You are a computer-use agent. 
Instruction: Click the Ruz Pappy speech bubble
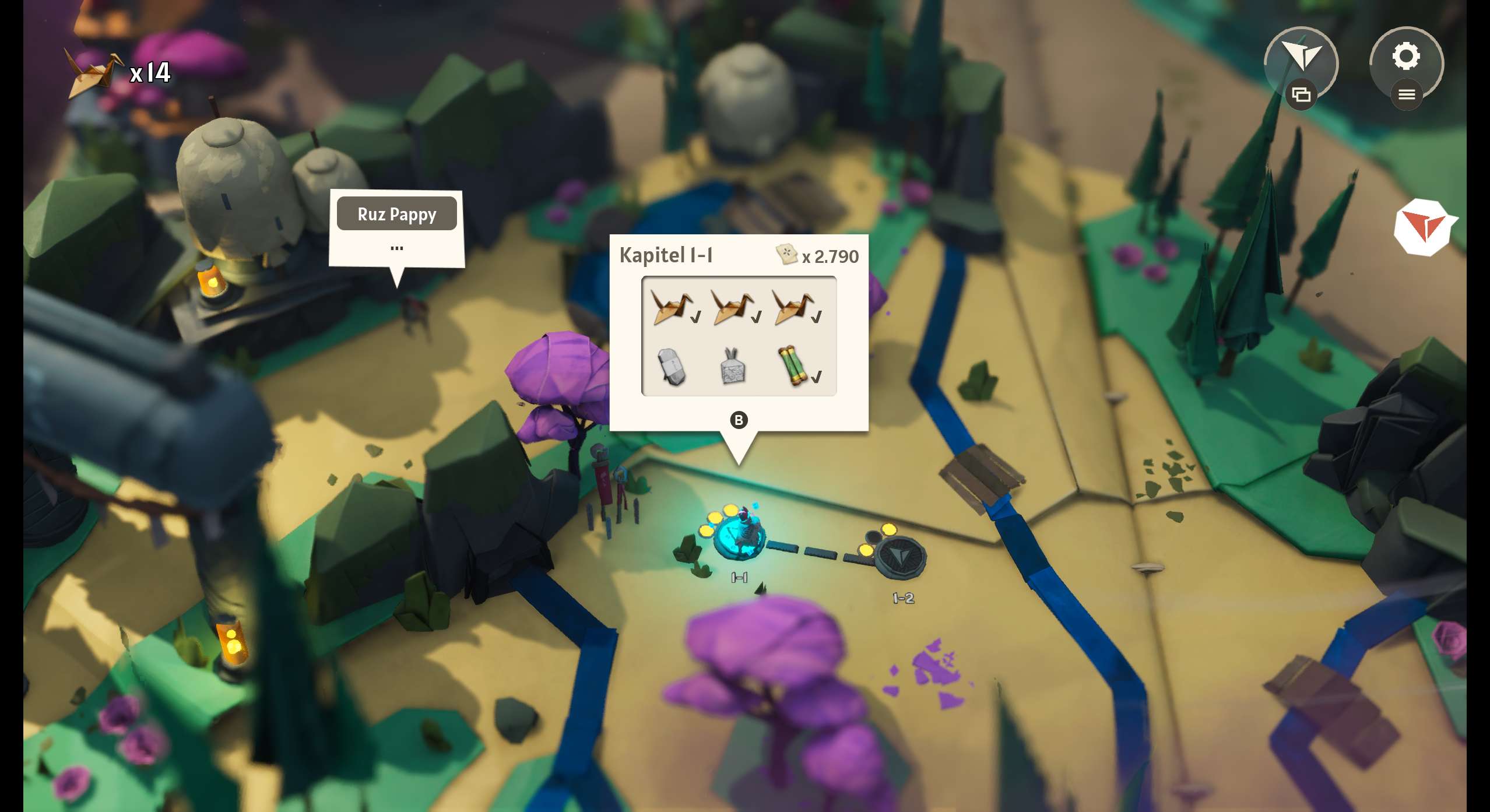[x=396, y=228]
